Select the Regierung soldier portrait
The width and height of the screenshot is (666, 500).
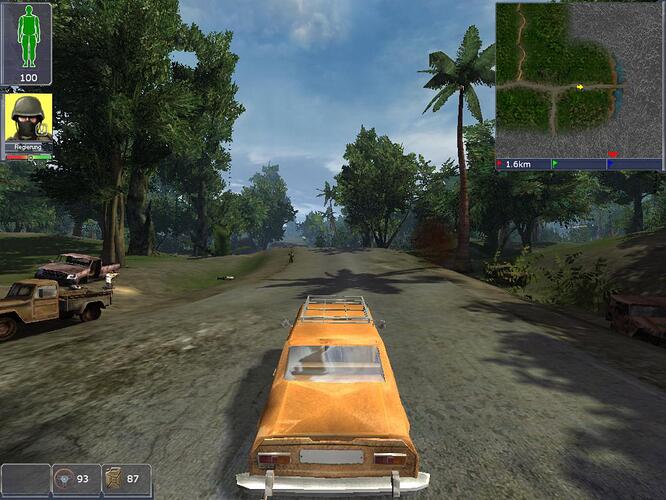pyautogui.click(x=28, y=120)
